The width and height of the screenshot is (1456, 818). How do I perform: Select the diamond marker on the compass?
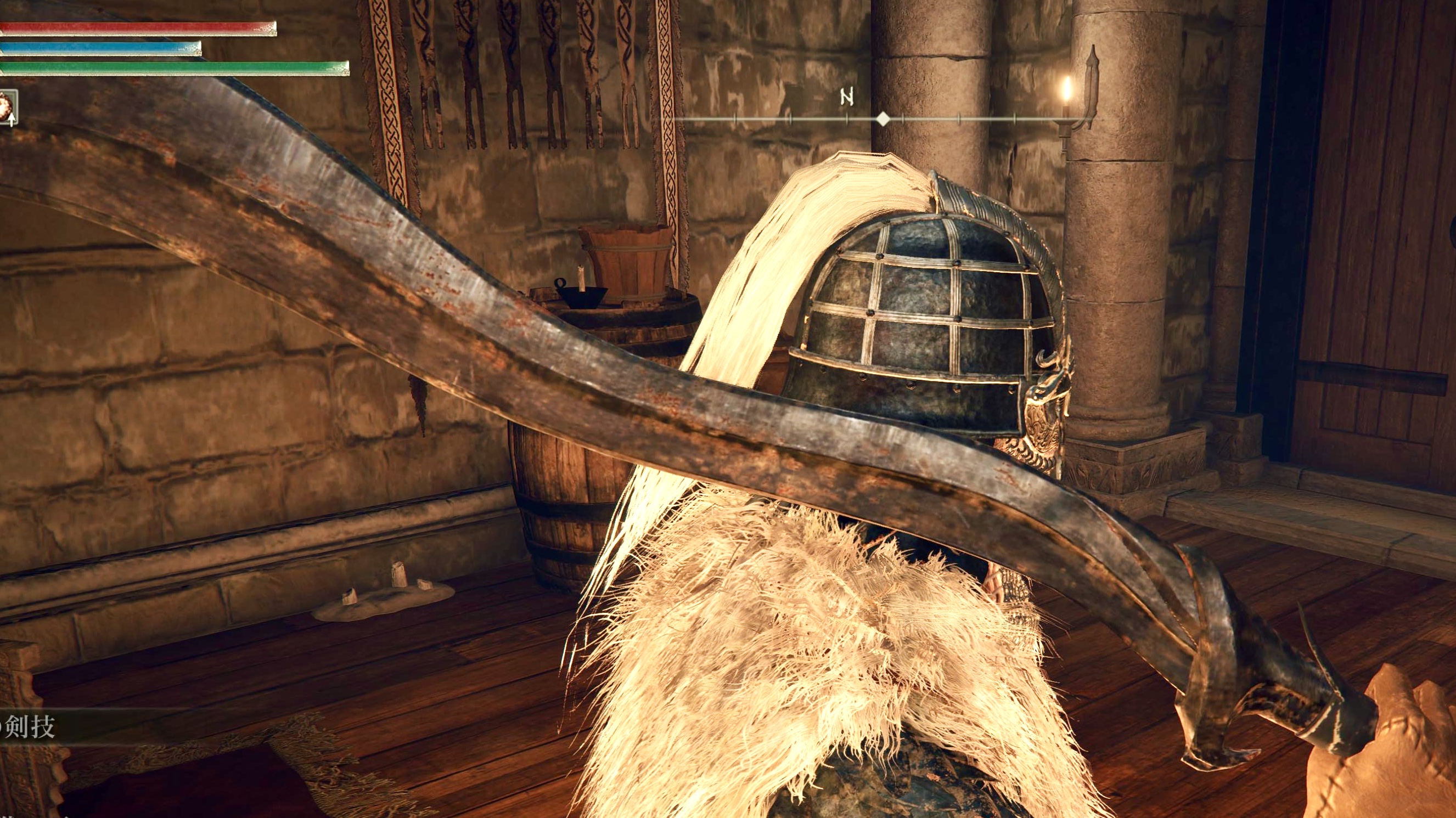click(x=883, y=119)
